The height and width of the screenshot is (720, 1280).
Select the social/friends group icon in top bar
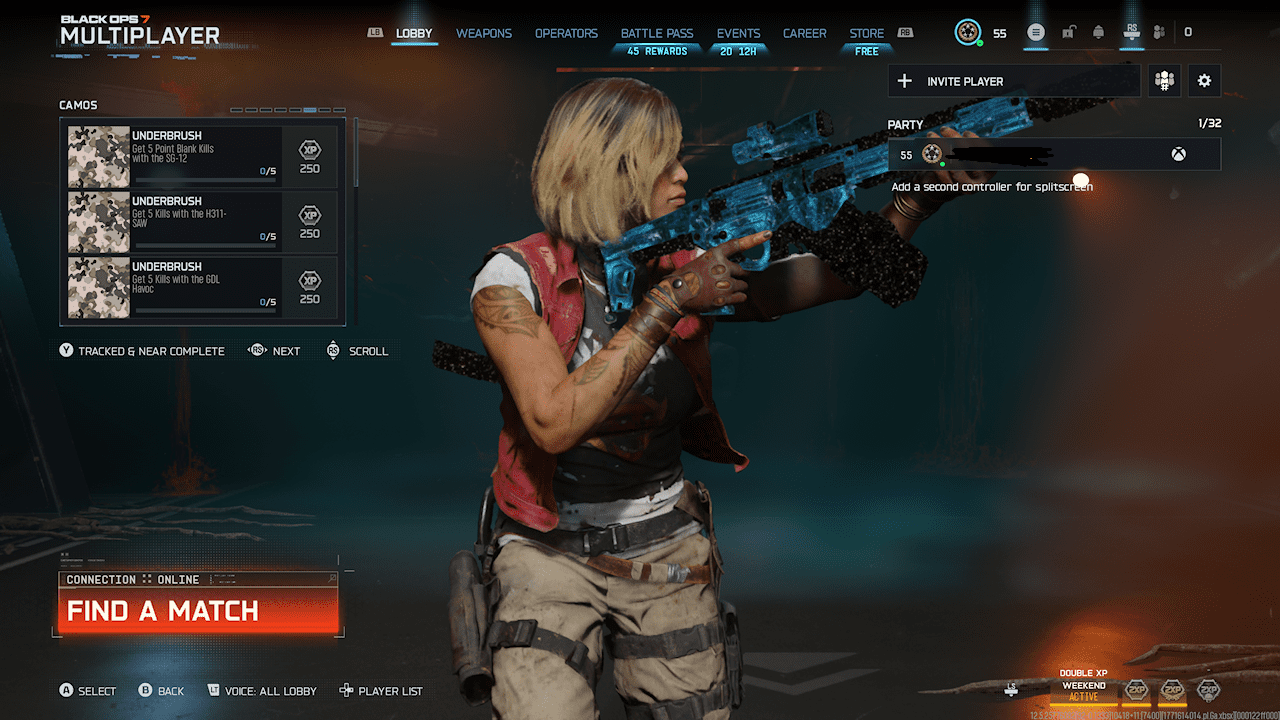coord(1159,32)
